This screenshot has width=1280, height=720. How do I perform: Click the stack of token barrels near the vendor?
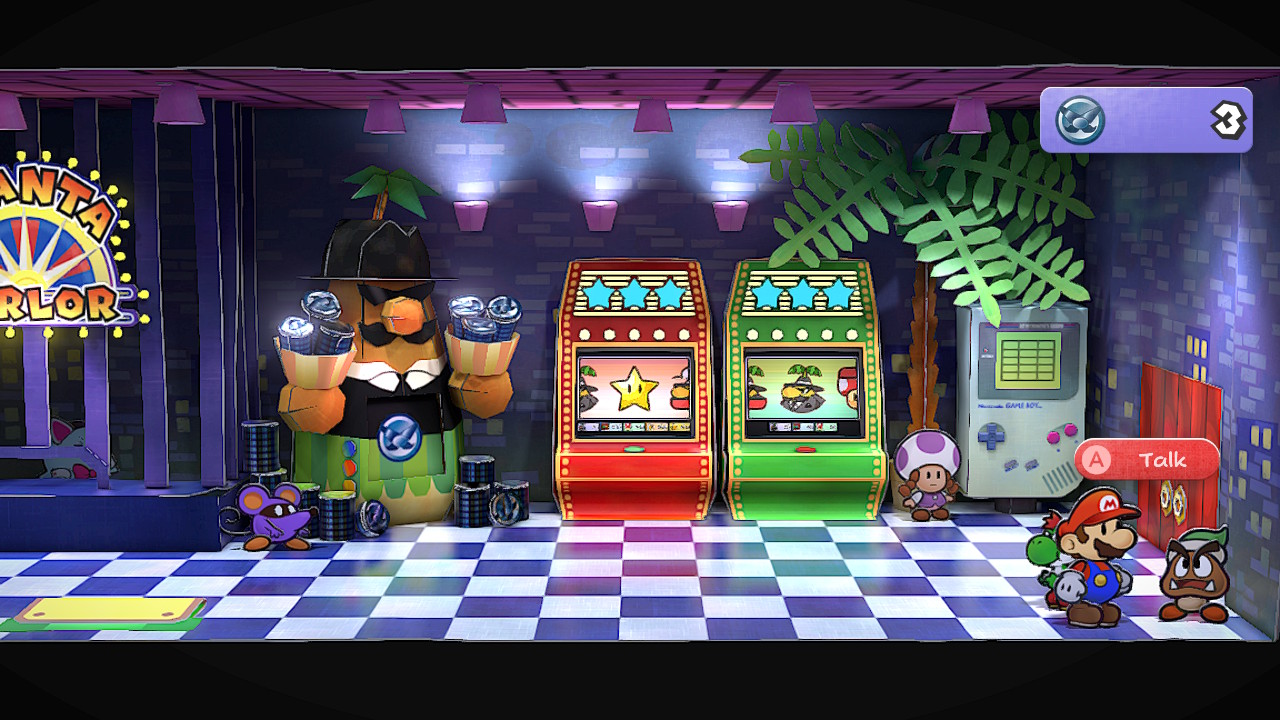pyautogui.click(x=475, y=490)
